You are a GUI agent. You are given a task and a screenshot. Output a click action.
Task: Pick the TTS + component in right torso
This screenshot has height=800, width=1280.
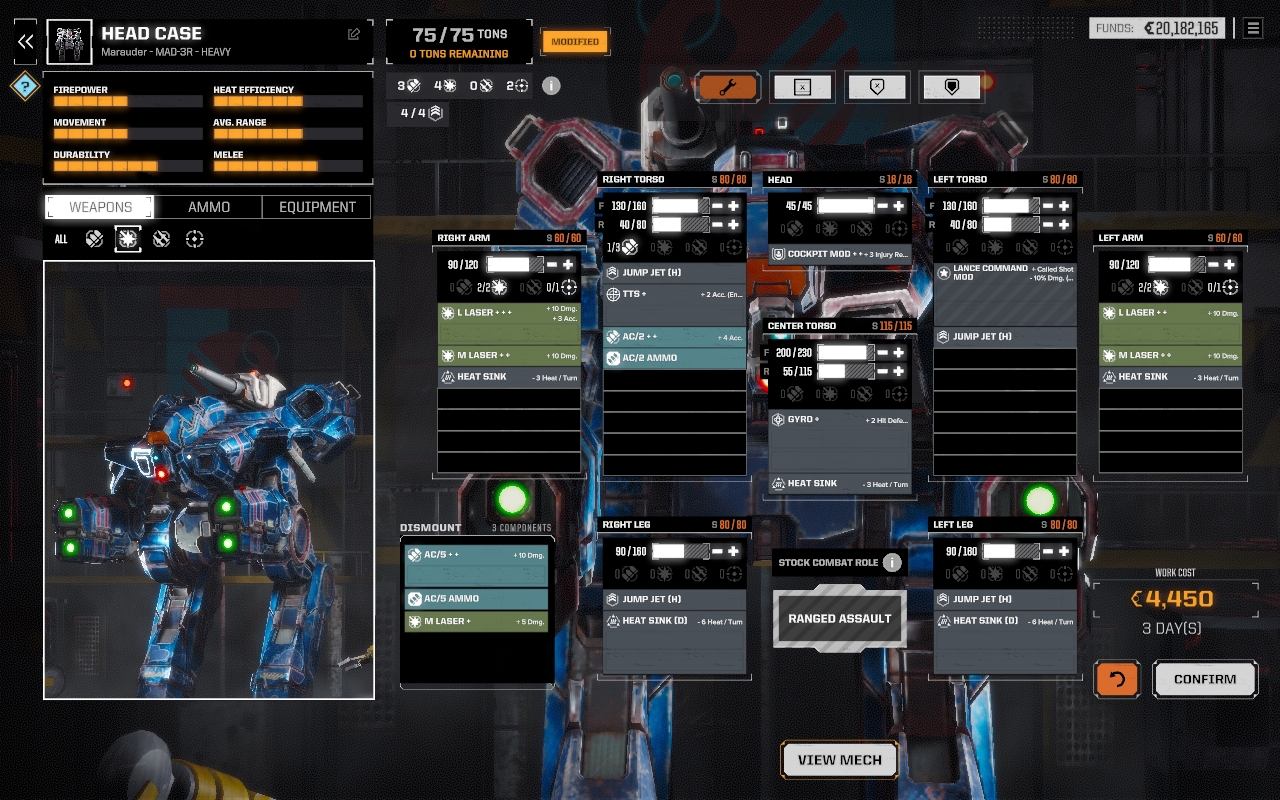click(x=674, y=294)
